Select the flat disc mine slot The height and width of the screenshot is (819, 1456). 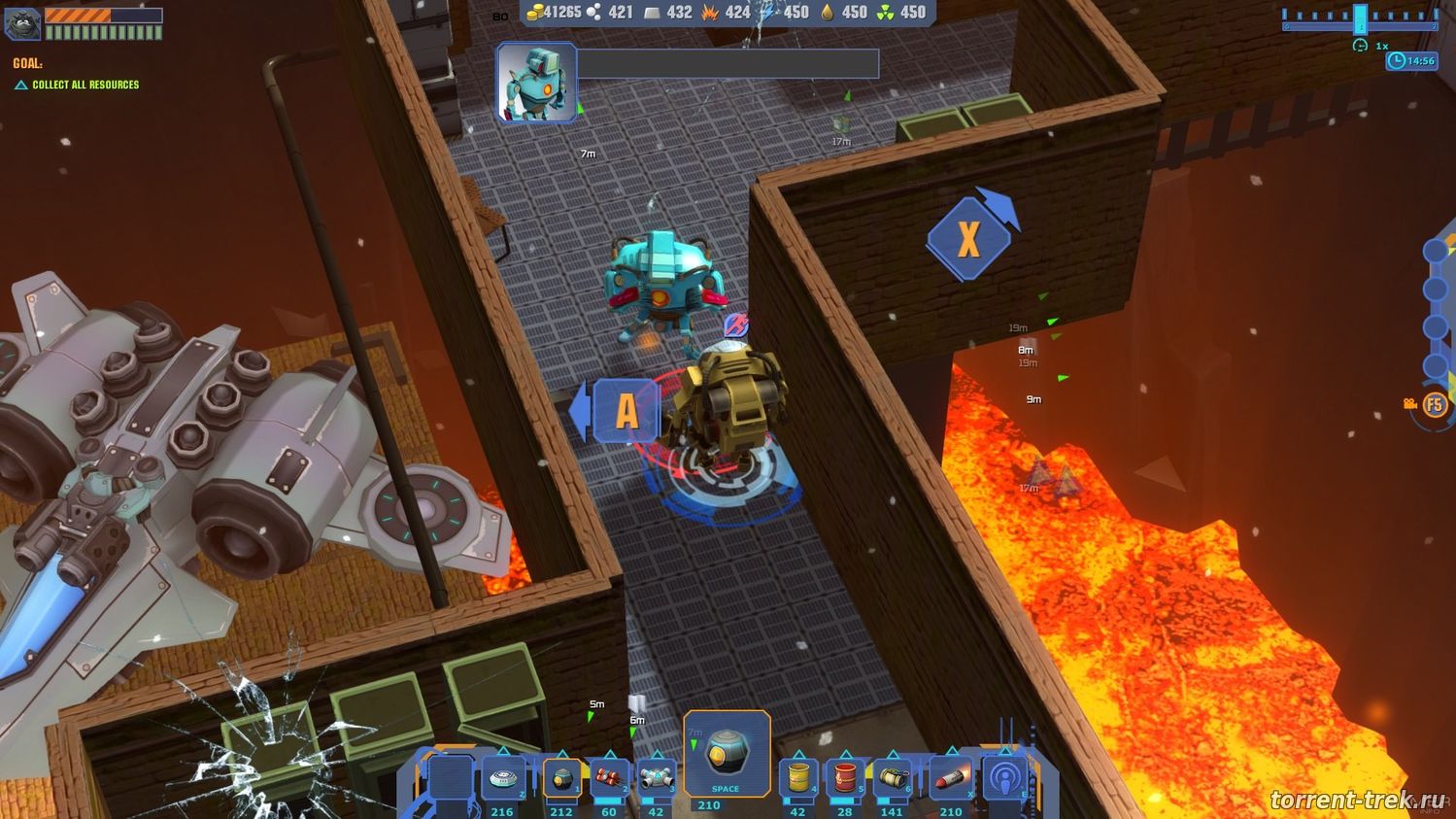click(503, 779)
